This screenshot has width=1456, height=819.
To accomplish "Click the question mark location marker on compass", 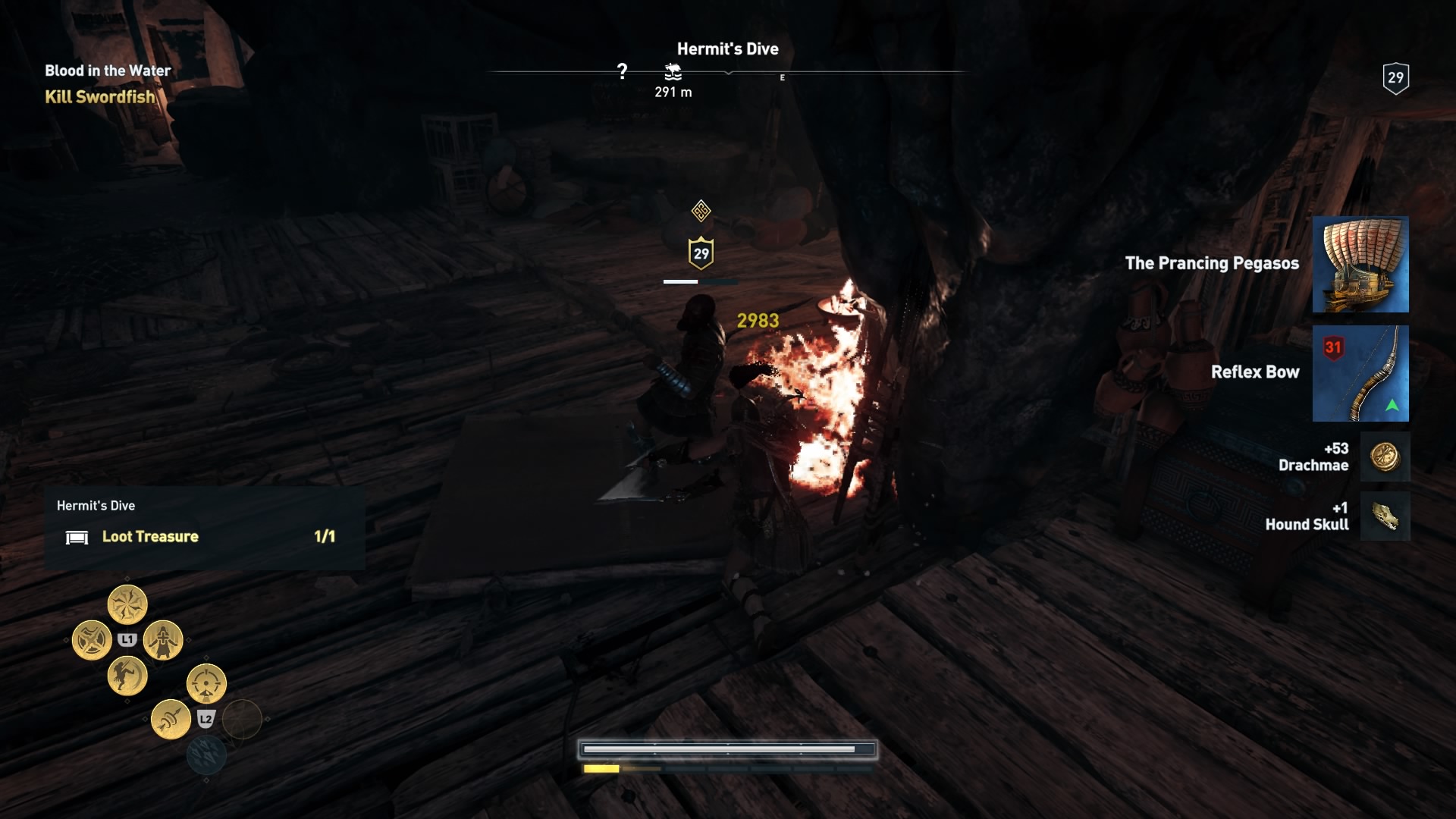I will coord(623,71).
